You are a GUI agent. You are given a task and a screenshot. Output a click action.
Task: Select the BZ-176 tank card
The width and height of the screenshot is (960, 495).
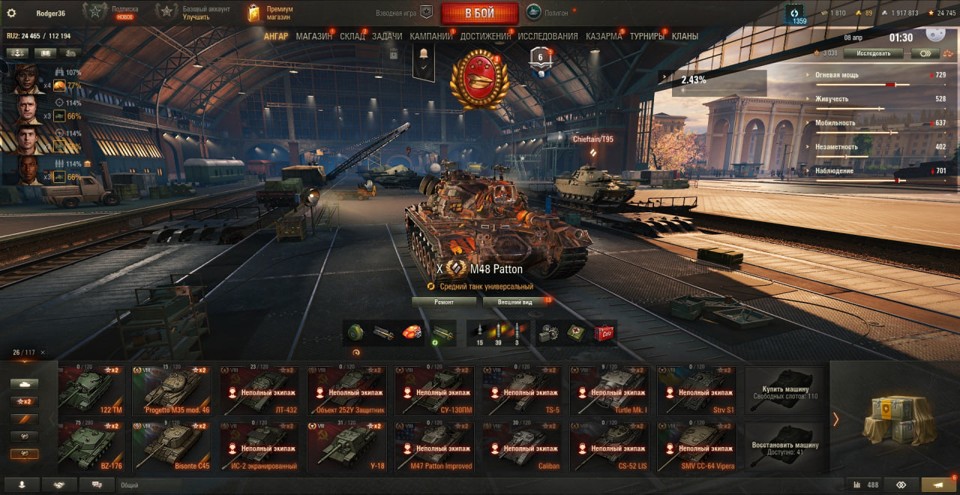pos(99,446)
